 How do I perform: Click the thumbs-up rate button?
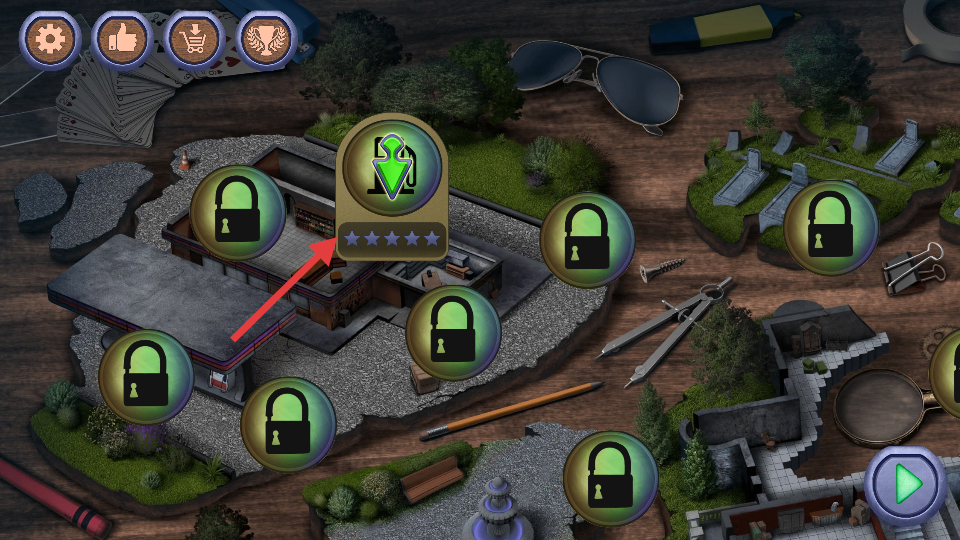click(121, 39)
